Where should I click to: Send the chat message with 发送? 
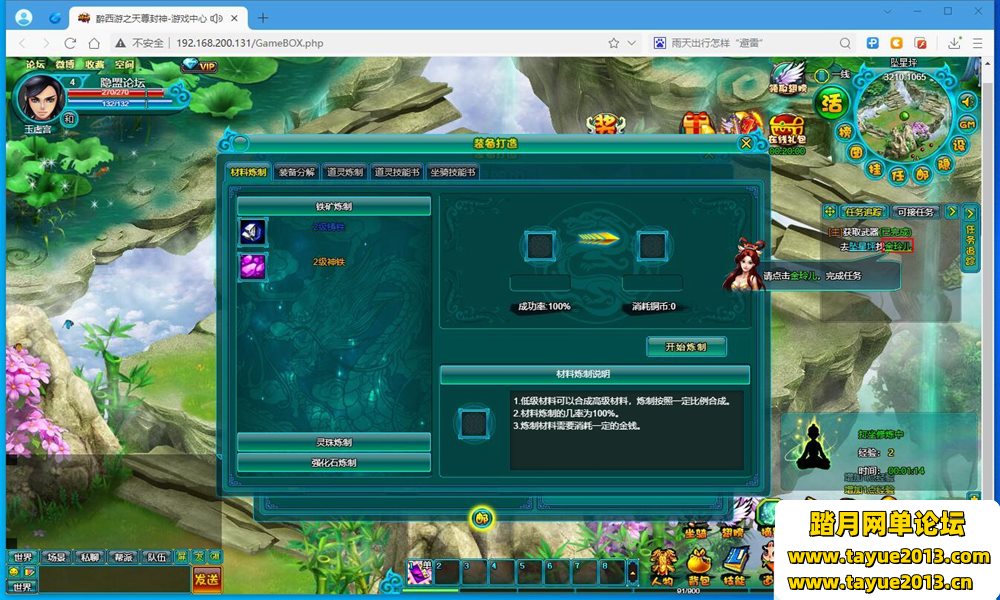pos(207,579)
